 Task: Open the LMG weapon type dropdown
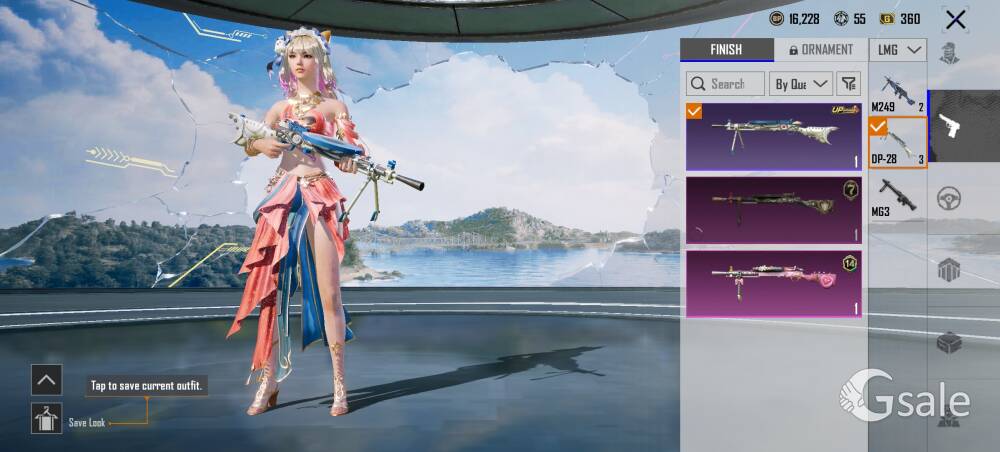click(897, 50)
